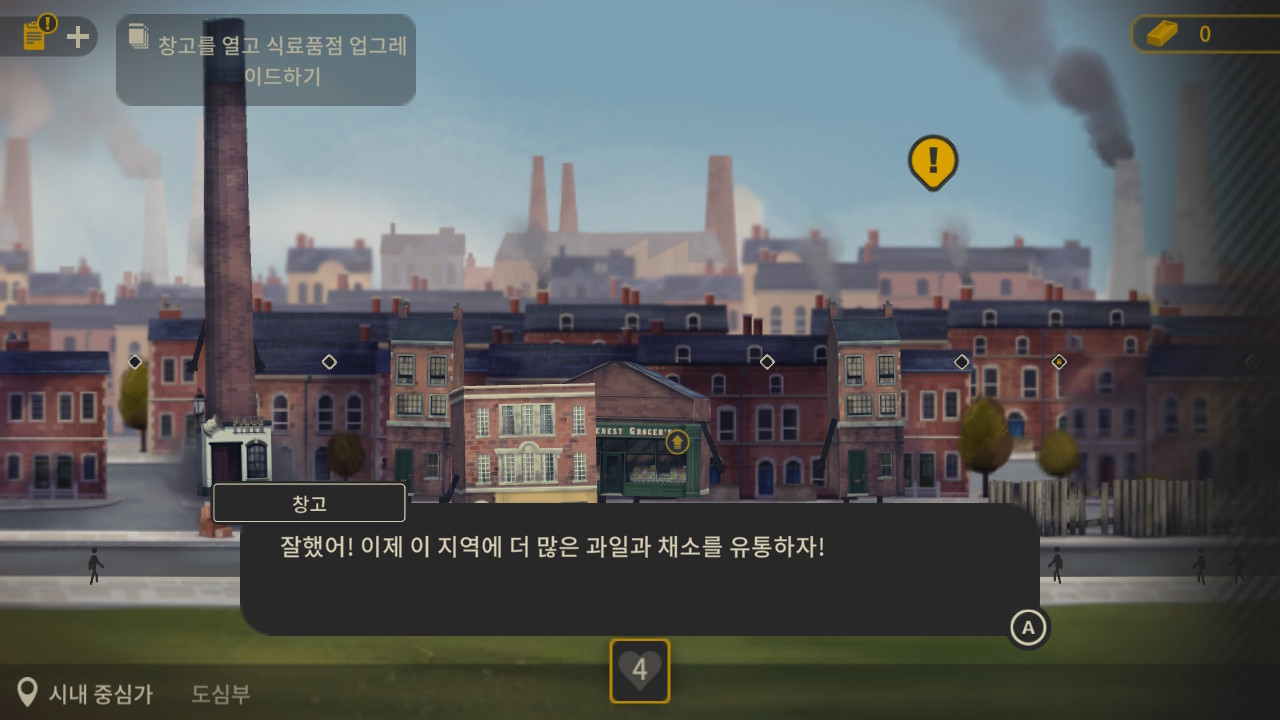This screenshot has height=720, width=1280.
Task: Click the 창고 warehouse label
Action: pos(309,502)
